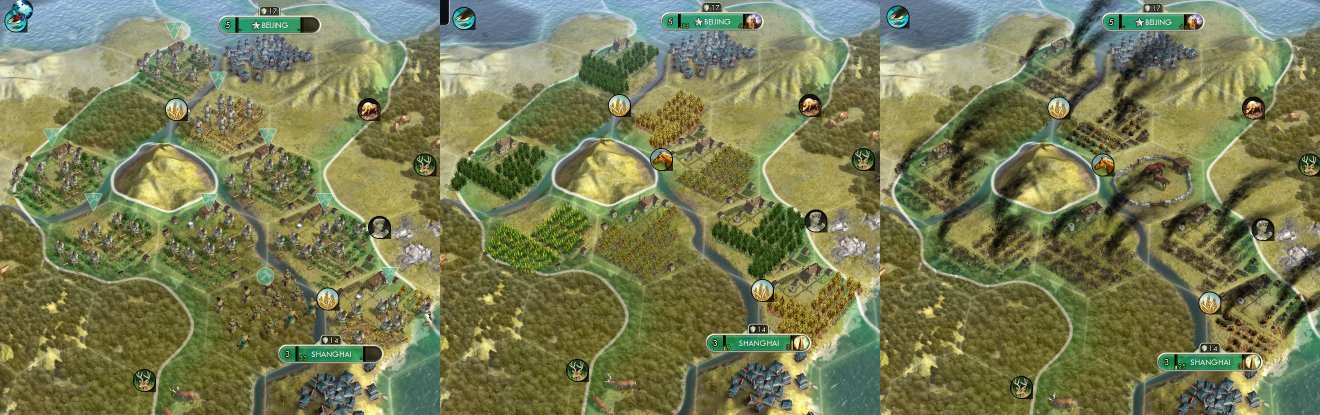Image resolution: width=1320 pixels, height=415 pixels.
Task: Choose the Shanghai banner below the unburnt wheat fields
Action: click(x=760, y=343)
